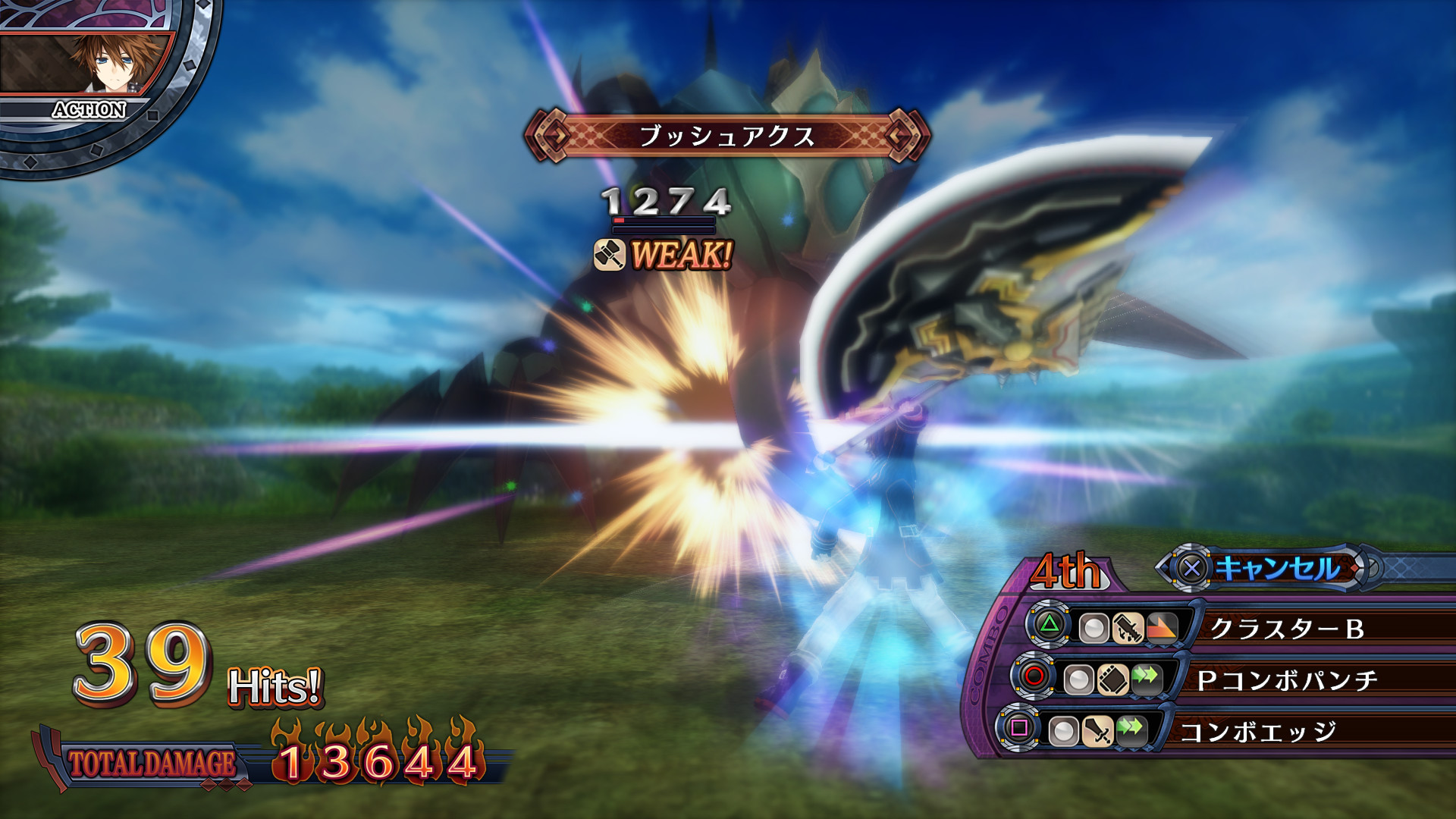The width and height of the screenshot is (1456, 819).
Task: Choose the Pコンボパンチ combo attack
Action: [x=1286, y=679]
